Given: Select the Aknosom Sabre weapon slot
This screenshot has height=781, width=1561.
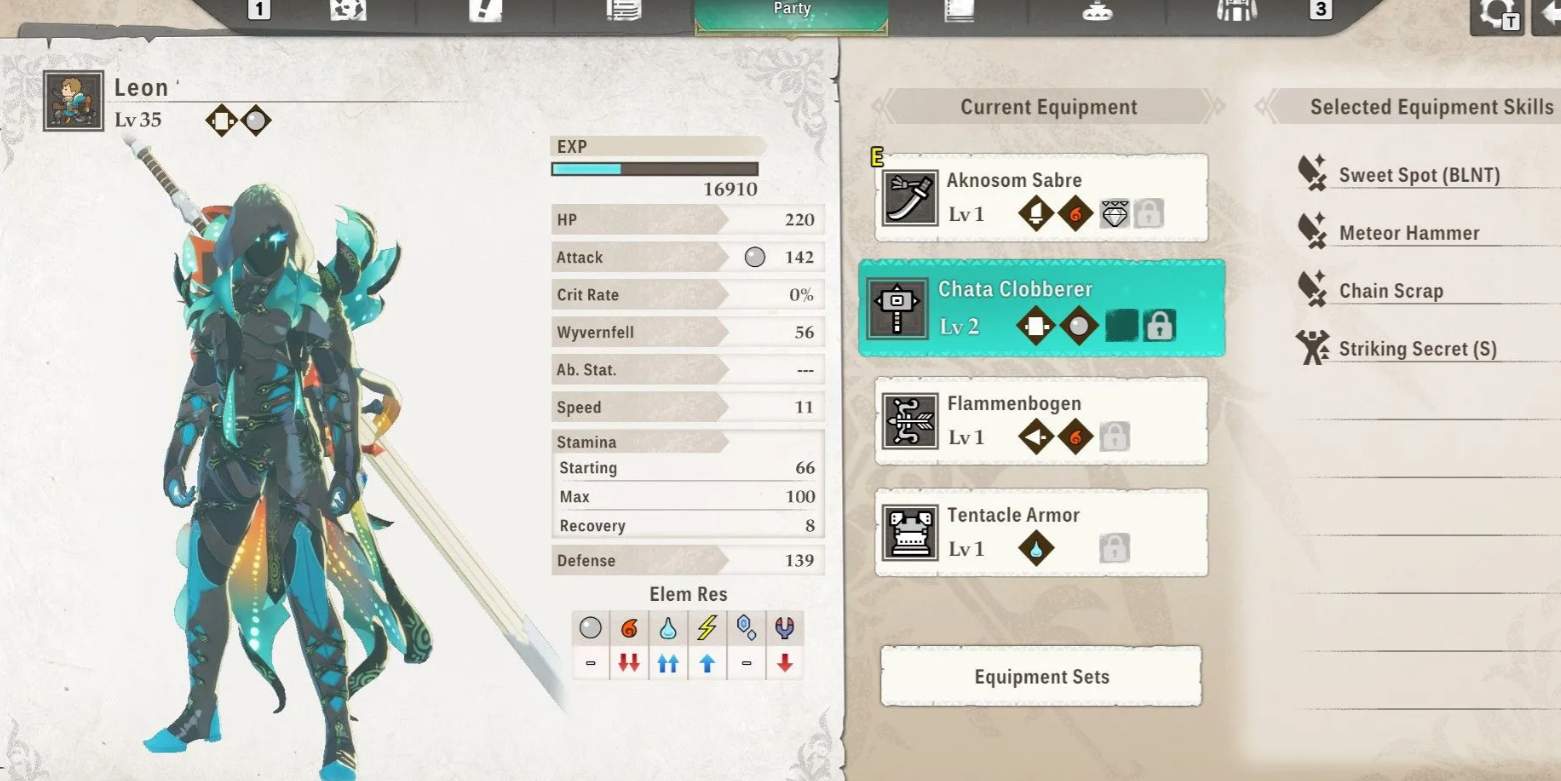Looking at the screenshot, I should pyautogui.click(x=1040, y=198).
